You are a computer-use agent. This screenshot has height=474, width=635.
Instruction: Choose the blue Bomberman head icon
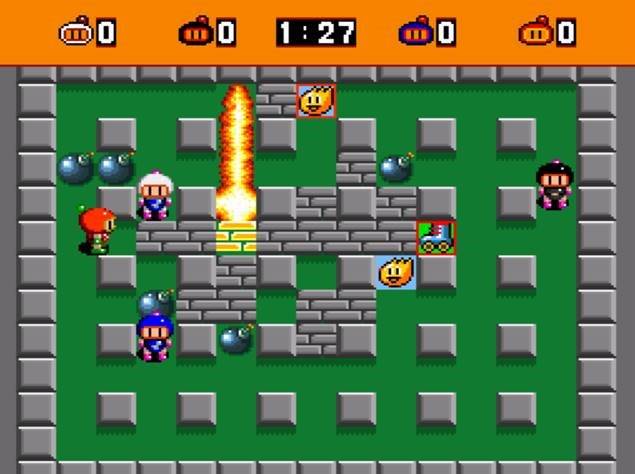point(413,33)
